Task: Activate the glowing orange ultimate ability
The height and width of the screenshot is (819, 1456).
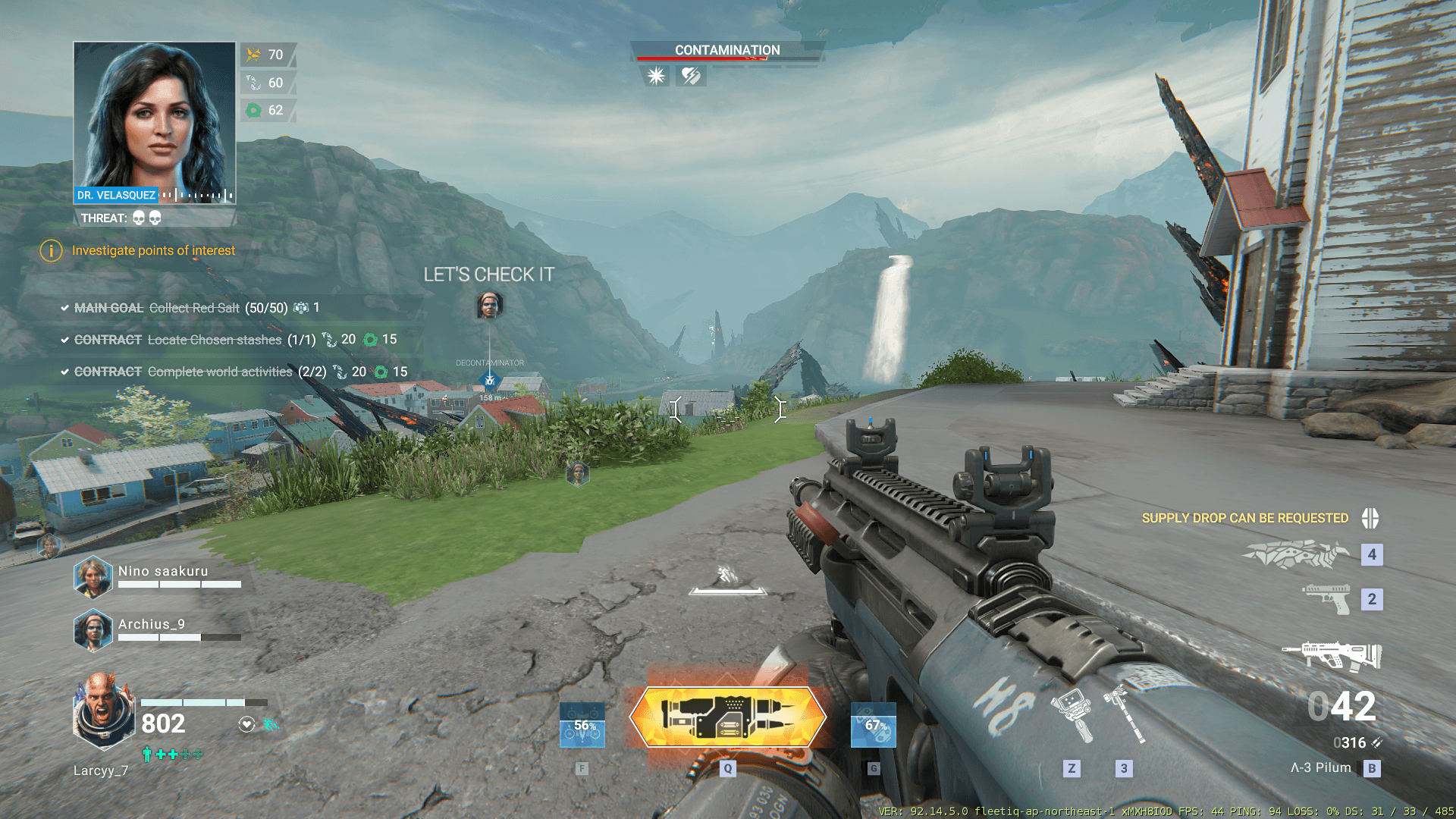Action: click(x=727, y=717)
